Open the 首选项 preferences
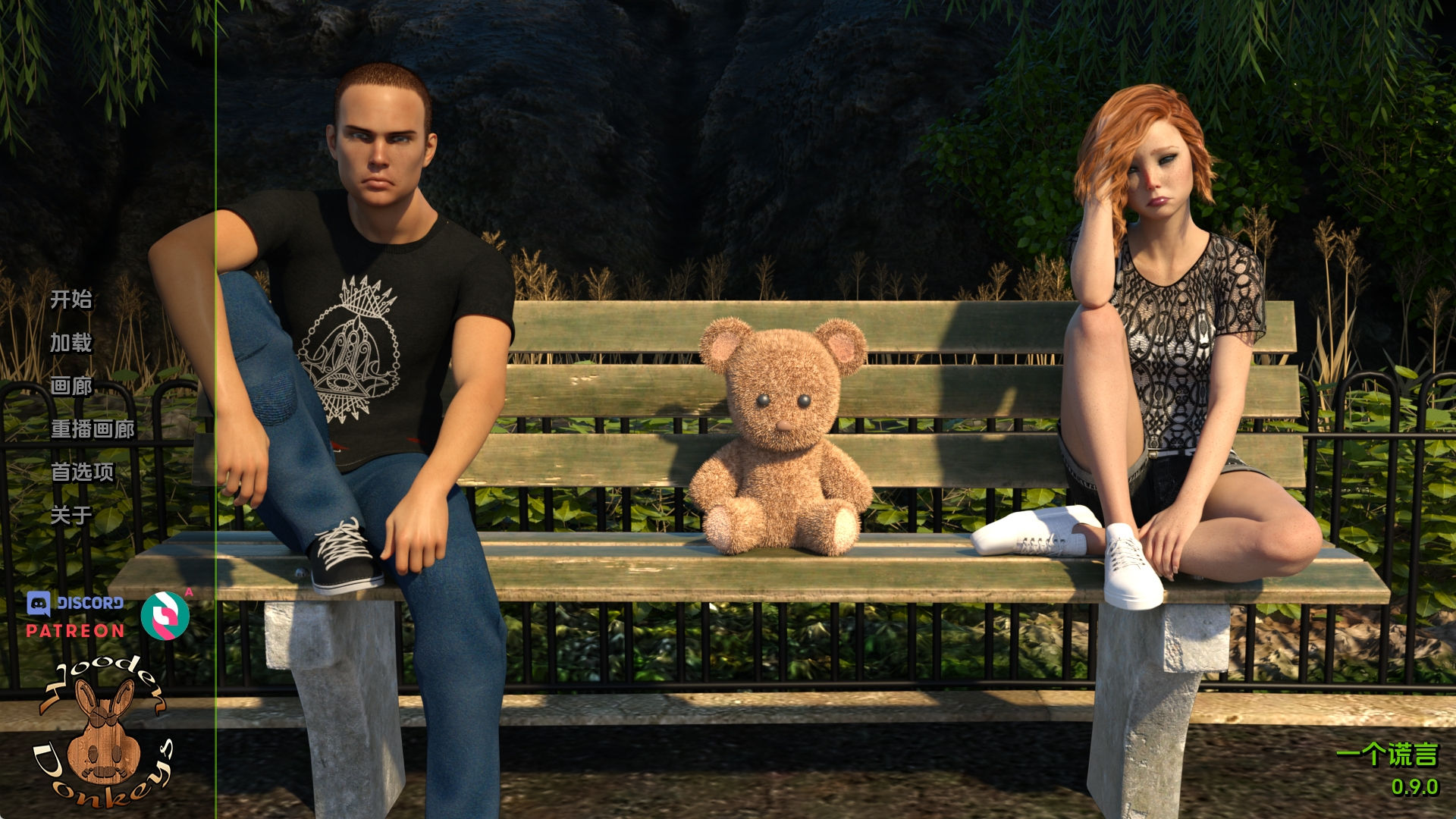The image size is (1456, 819). pyautogui.click(x=82, y=472)
